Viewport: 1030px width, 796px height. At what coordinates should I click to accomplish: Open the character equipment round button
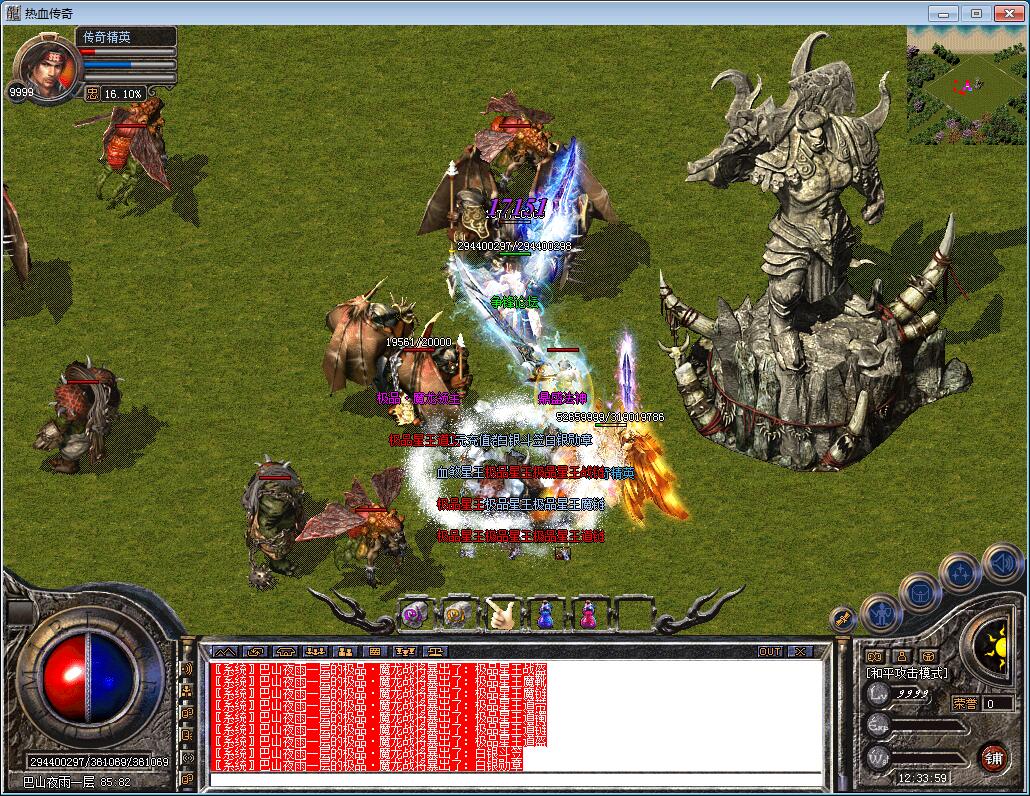click(x=880, y=610)
